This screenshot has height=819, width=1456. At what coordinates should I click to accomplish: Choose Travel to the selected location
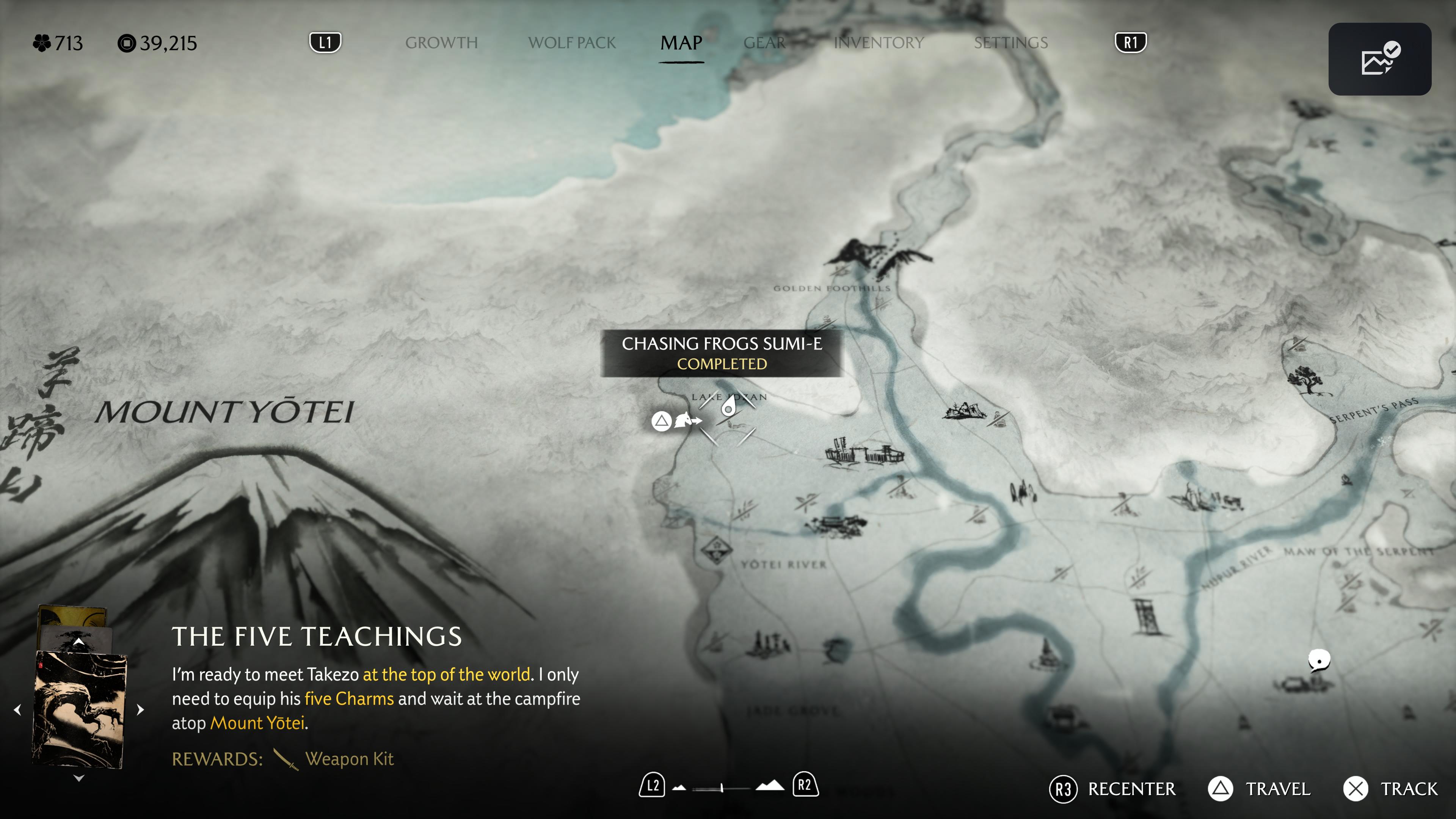point(1259,789)
